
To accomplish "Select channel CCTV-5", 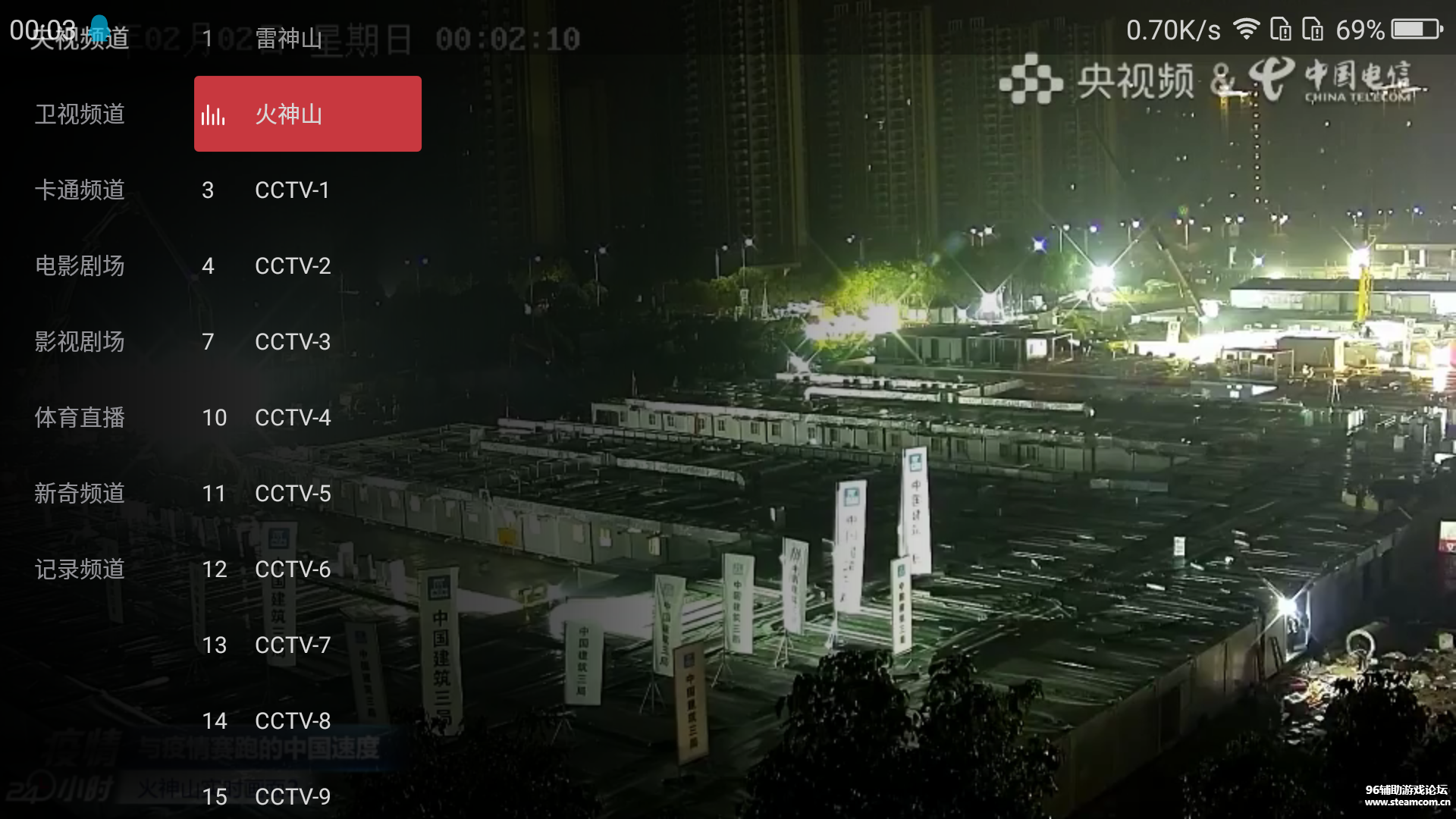I will point(292,494).
